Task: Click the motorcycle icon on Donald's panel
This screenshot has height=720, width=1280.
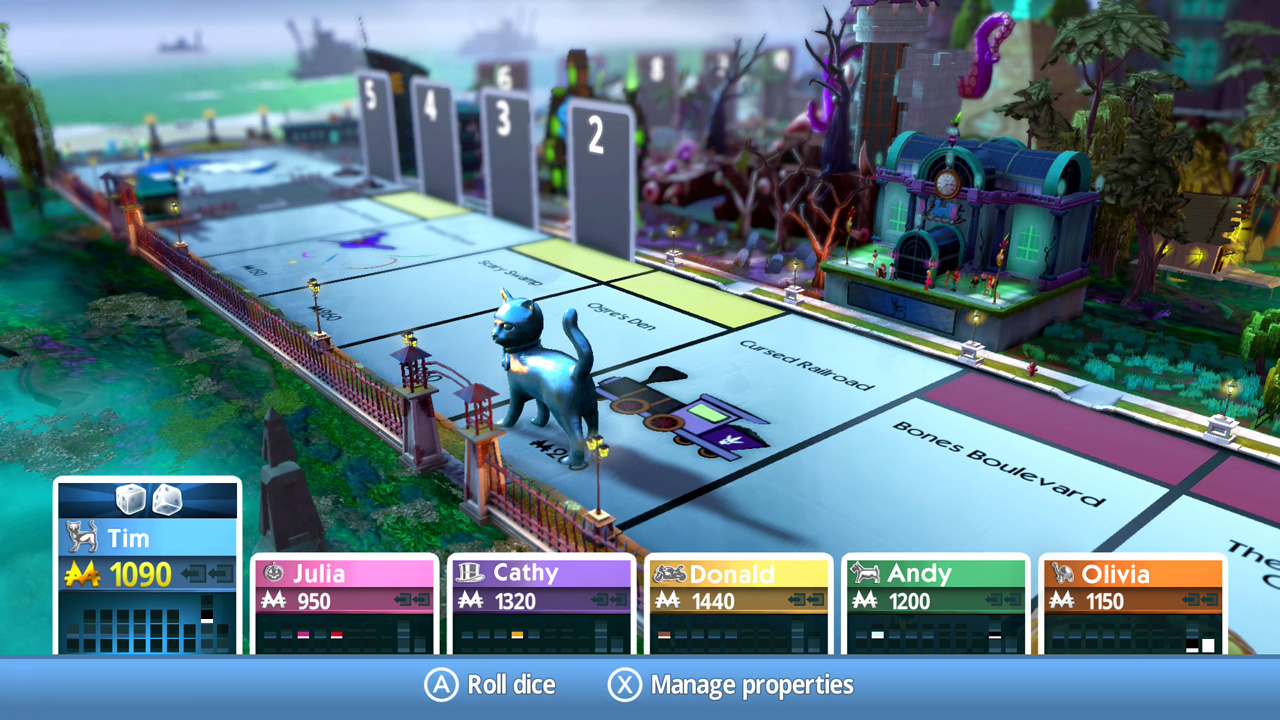Action: pyautogui.click(x=668, y=574)
